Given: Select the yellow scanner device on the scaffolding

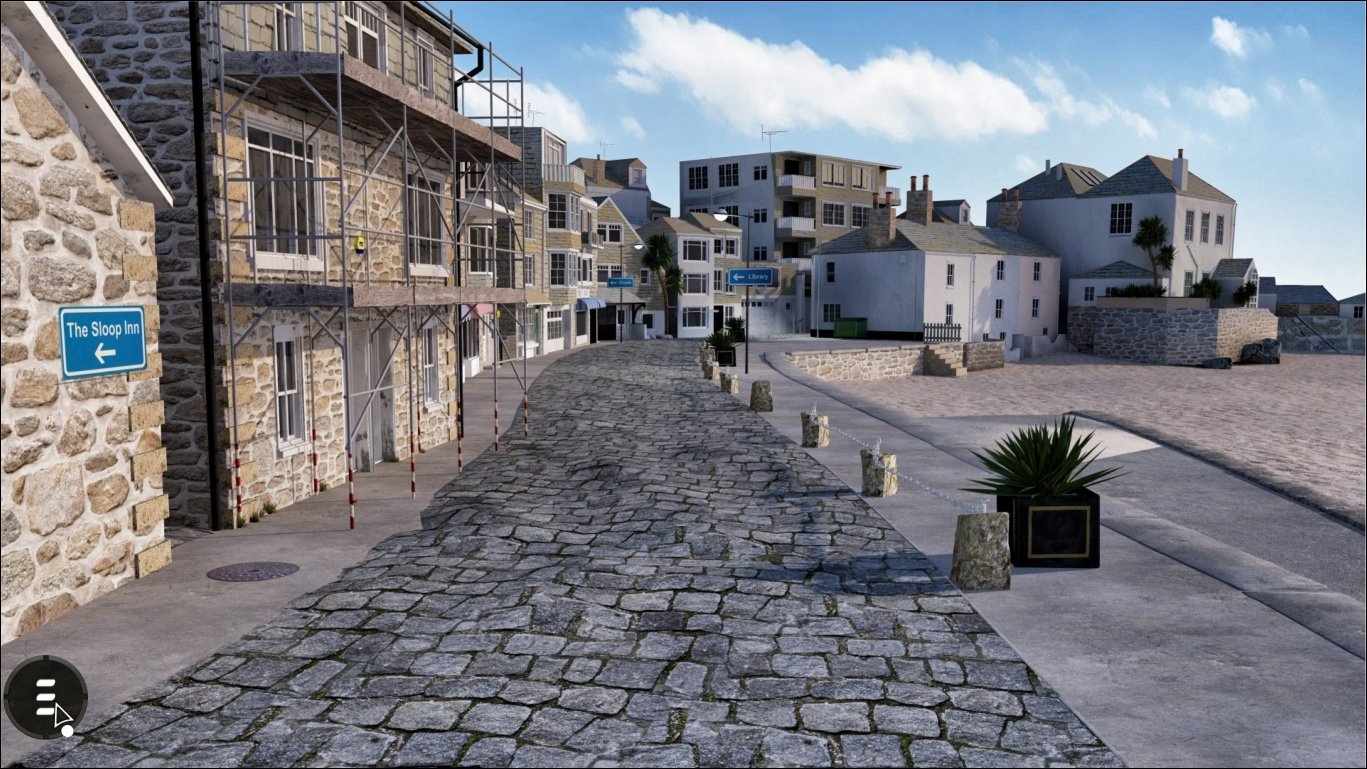Looking at the screenshot, I should pos(360,245).
